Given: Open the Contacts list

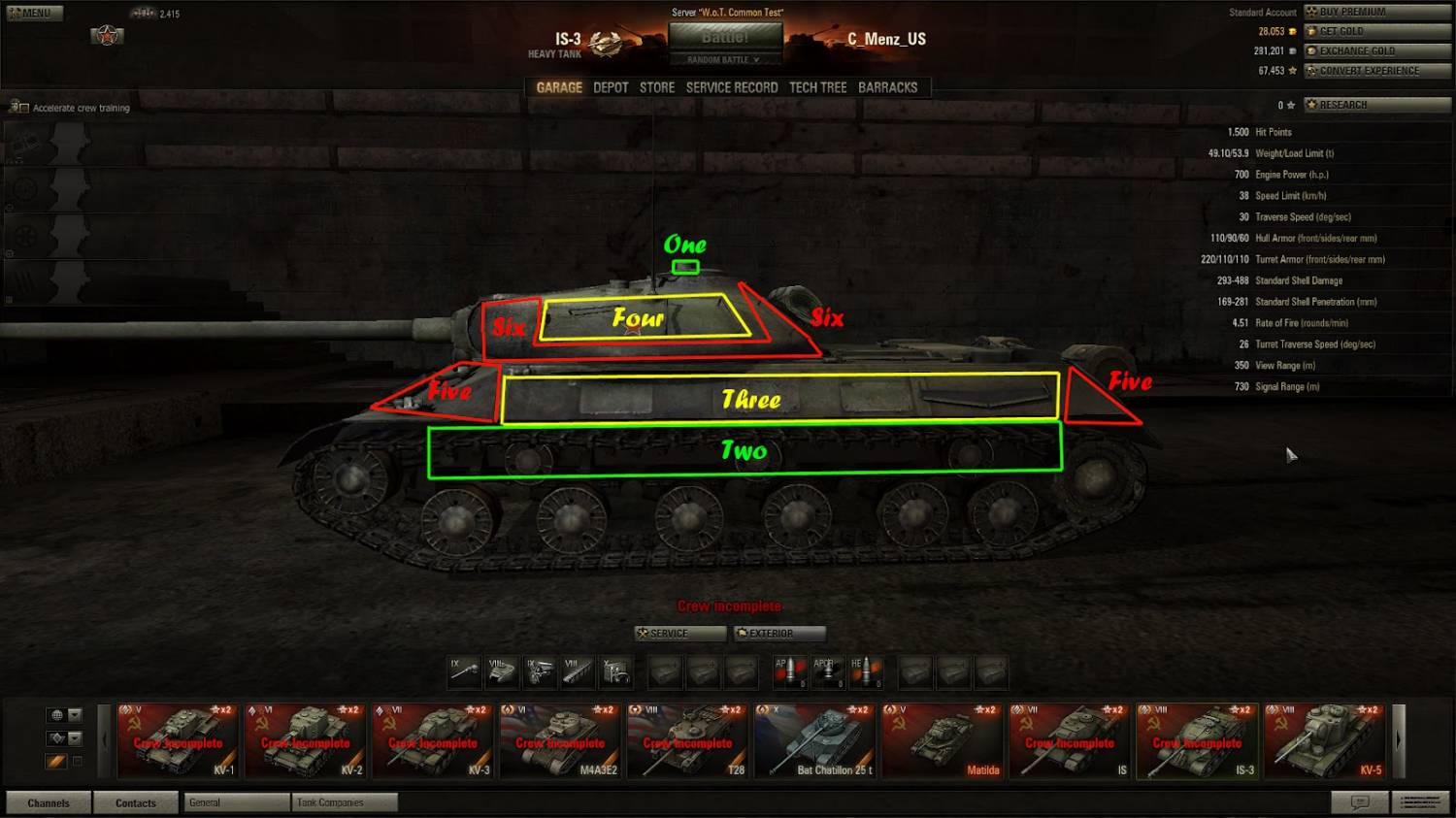Looking at the screenshot, I should [x=135, y=802].
